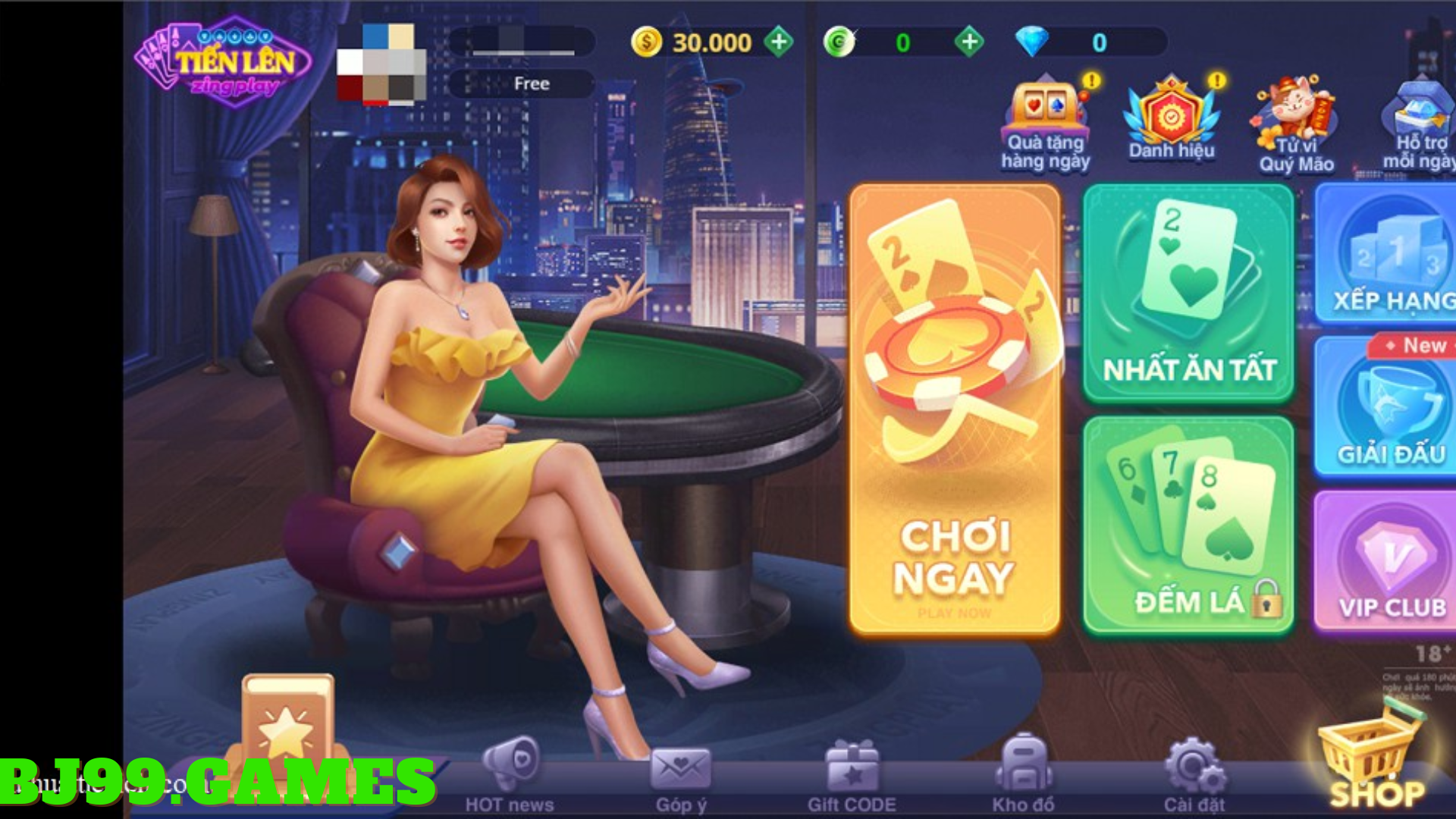
Task: Open Cài đặt game settings
Action: point(1195,766)
